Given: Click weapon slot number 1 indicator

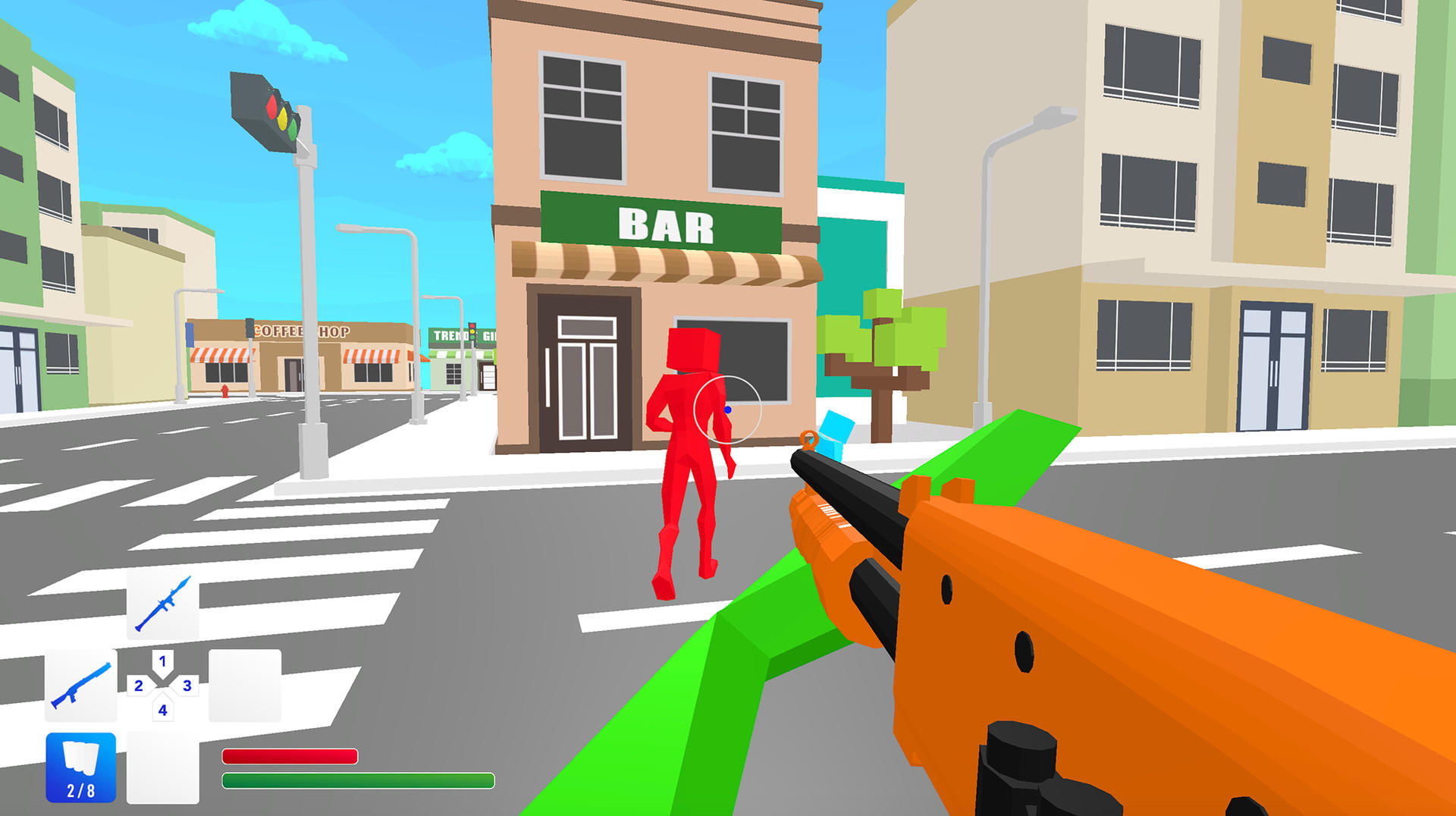Looking at the screenshot, I should coord(162,661).
